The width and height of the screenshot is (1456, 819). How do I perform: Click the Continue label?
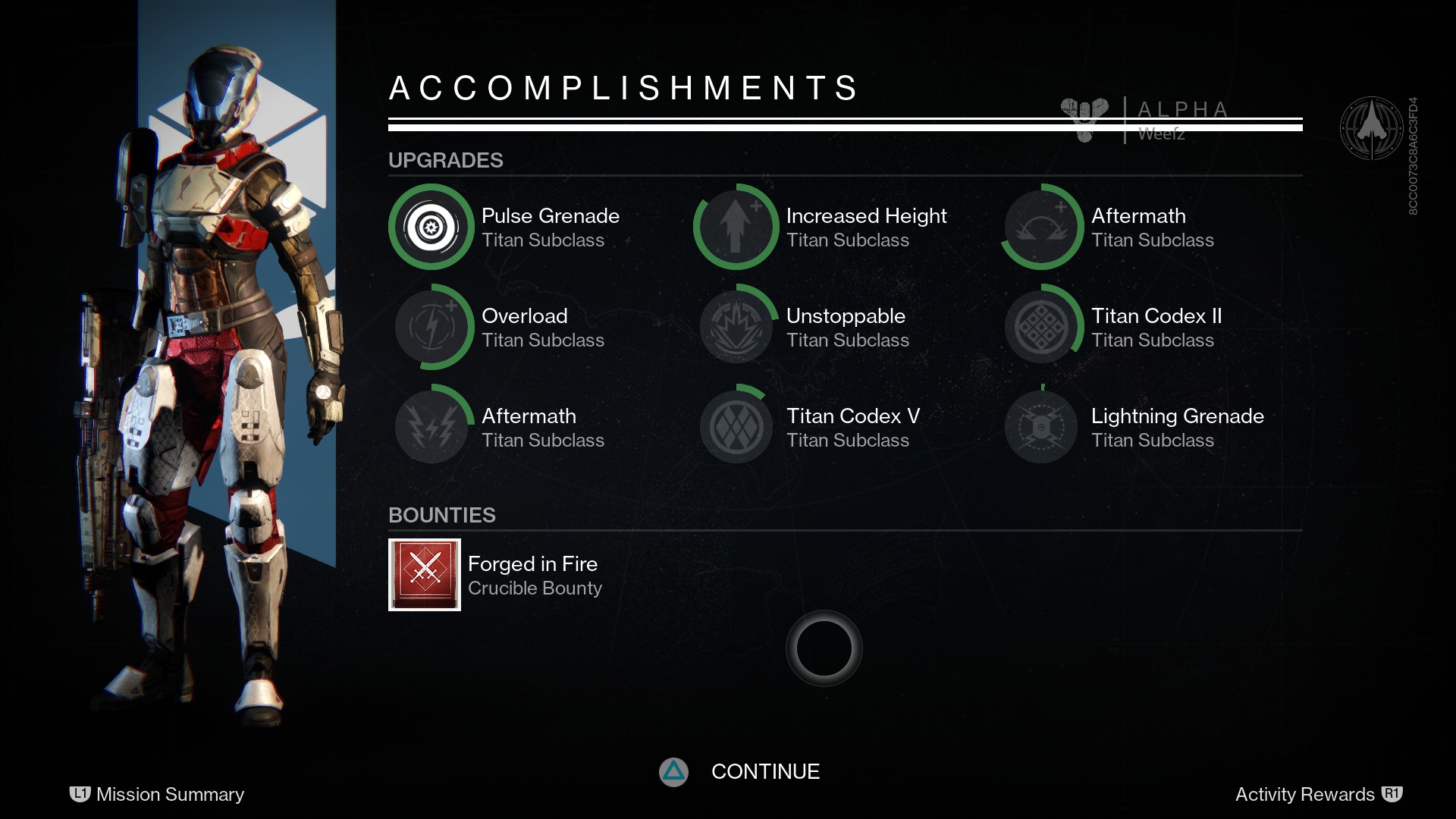point(765,772)
